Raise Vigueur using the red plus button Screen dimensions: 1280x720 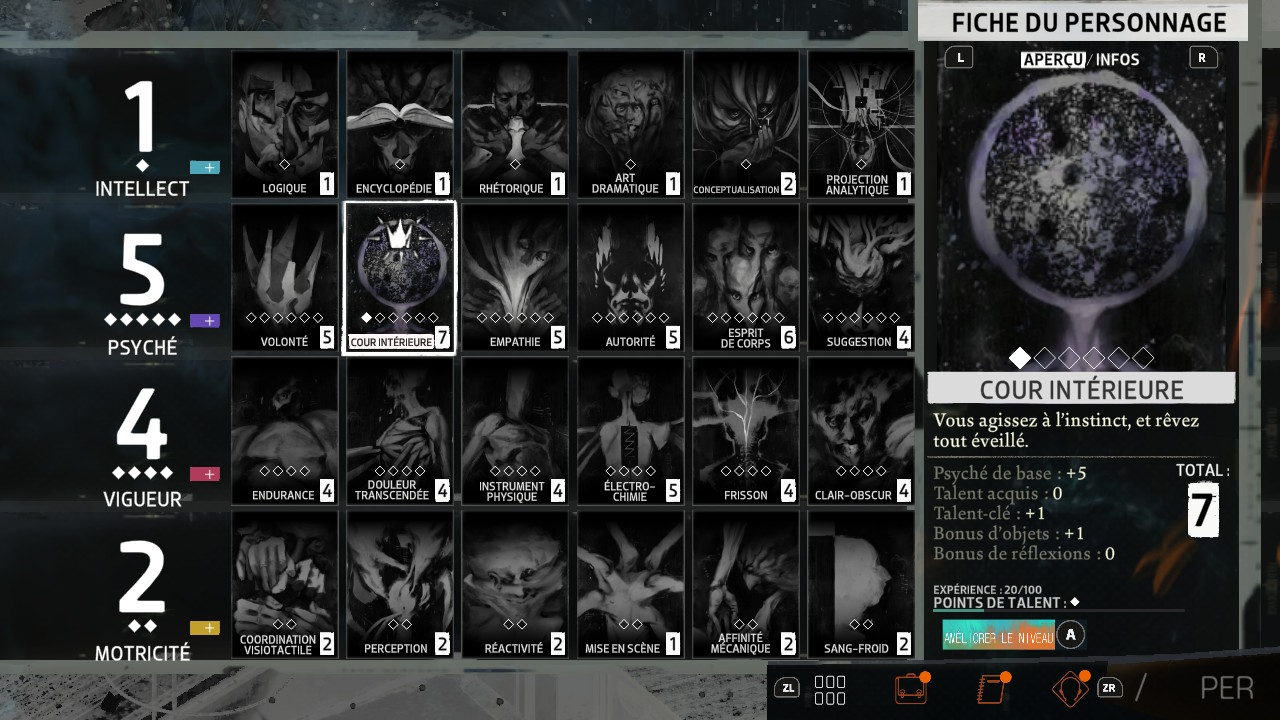pyautogui.click(x=205, y=474)
